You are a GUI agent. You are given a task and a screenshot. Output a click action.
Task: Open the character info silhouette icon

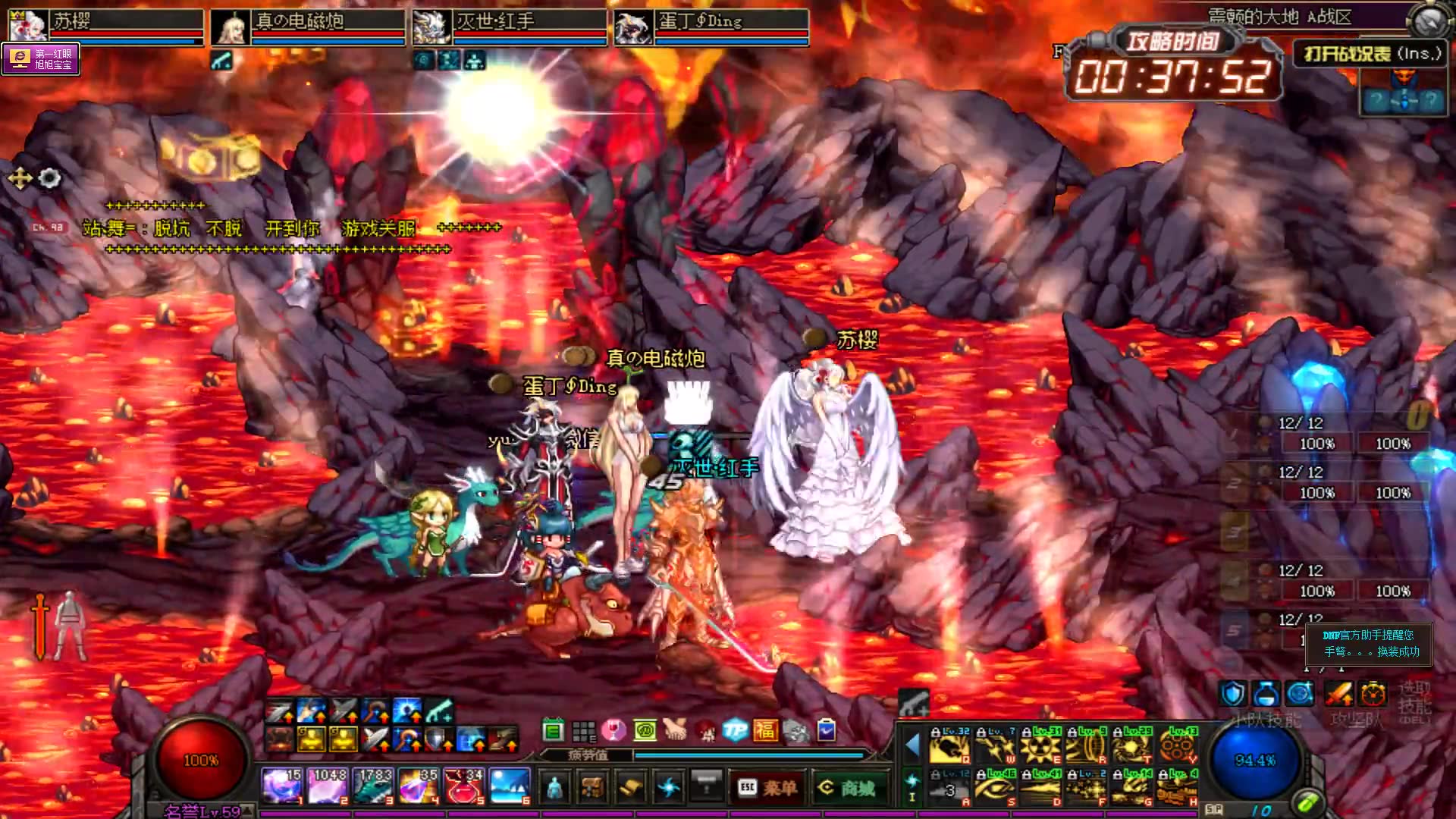(554, 788)
